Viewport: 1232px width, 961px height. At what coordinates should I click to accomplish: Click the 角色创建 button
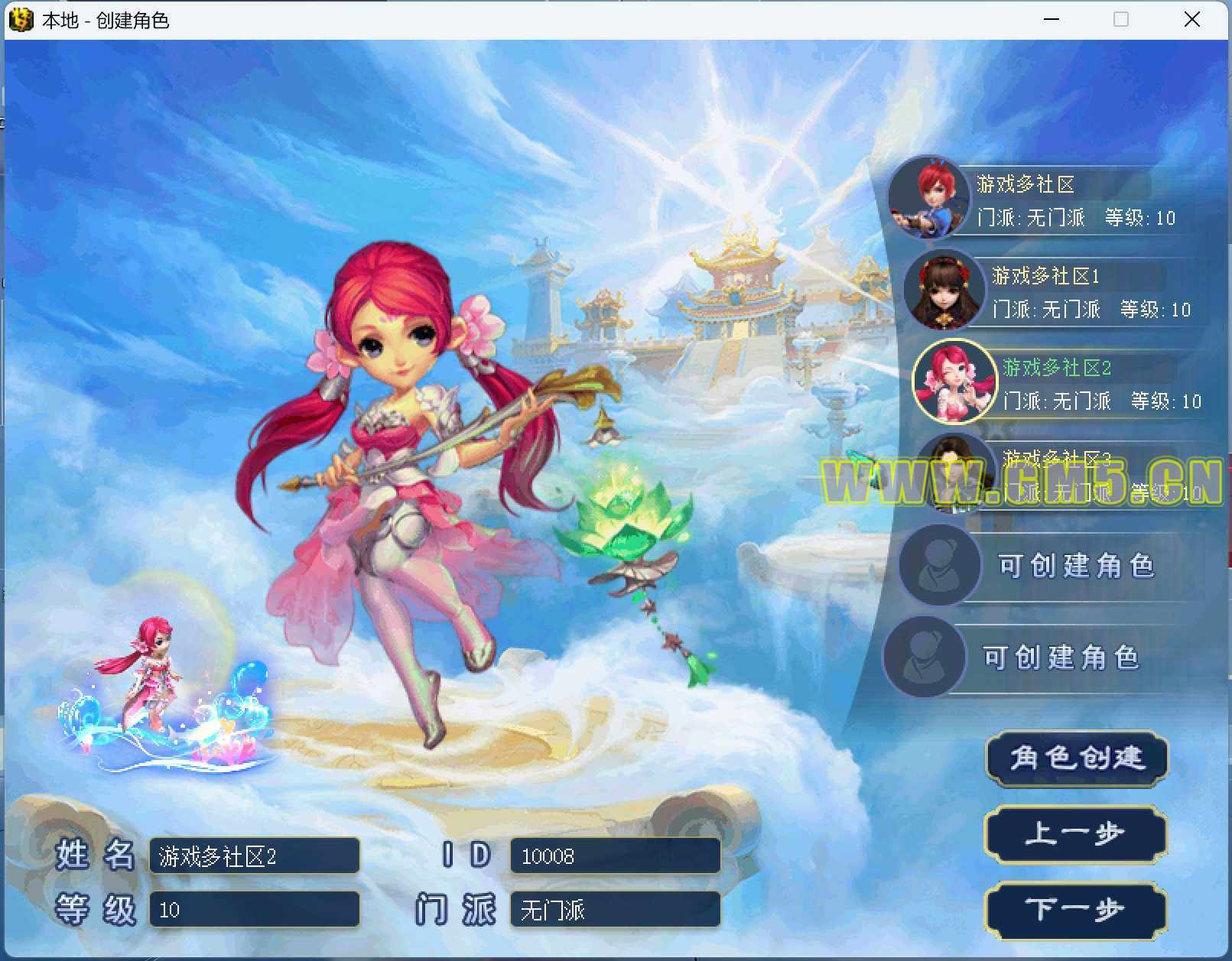point(1077,758)
